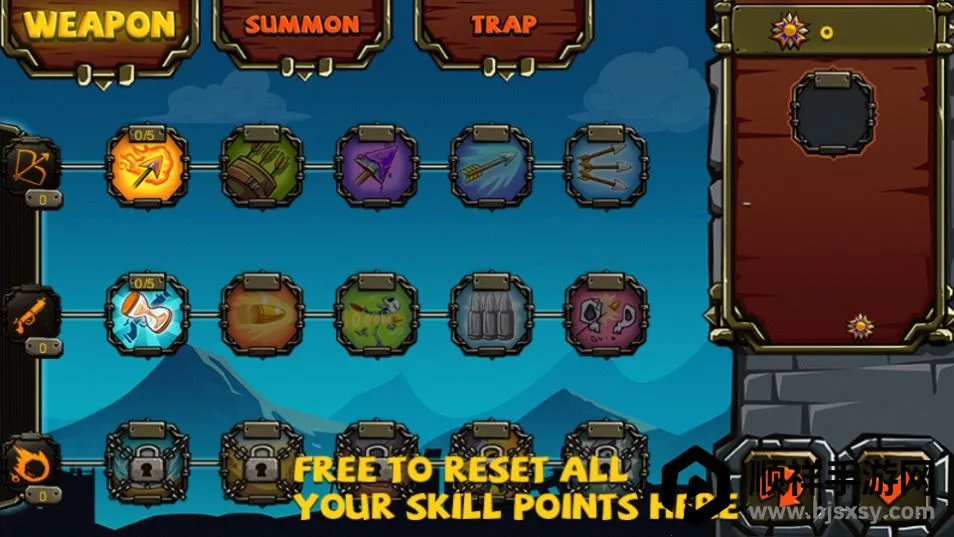Select the Trap tab
Screen dimensions: 954x537
pyautogui.click(x=503, y=26)
